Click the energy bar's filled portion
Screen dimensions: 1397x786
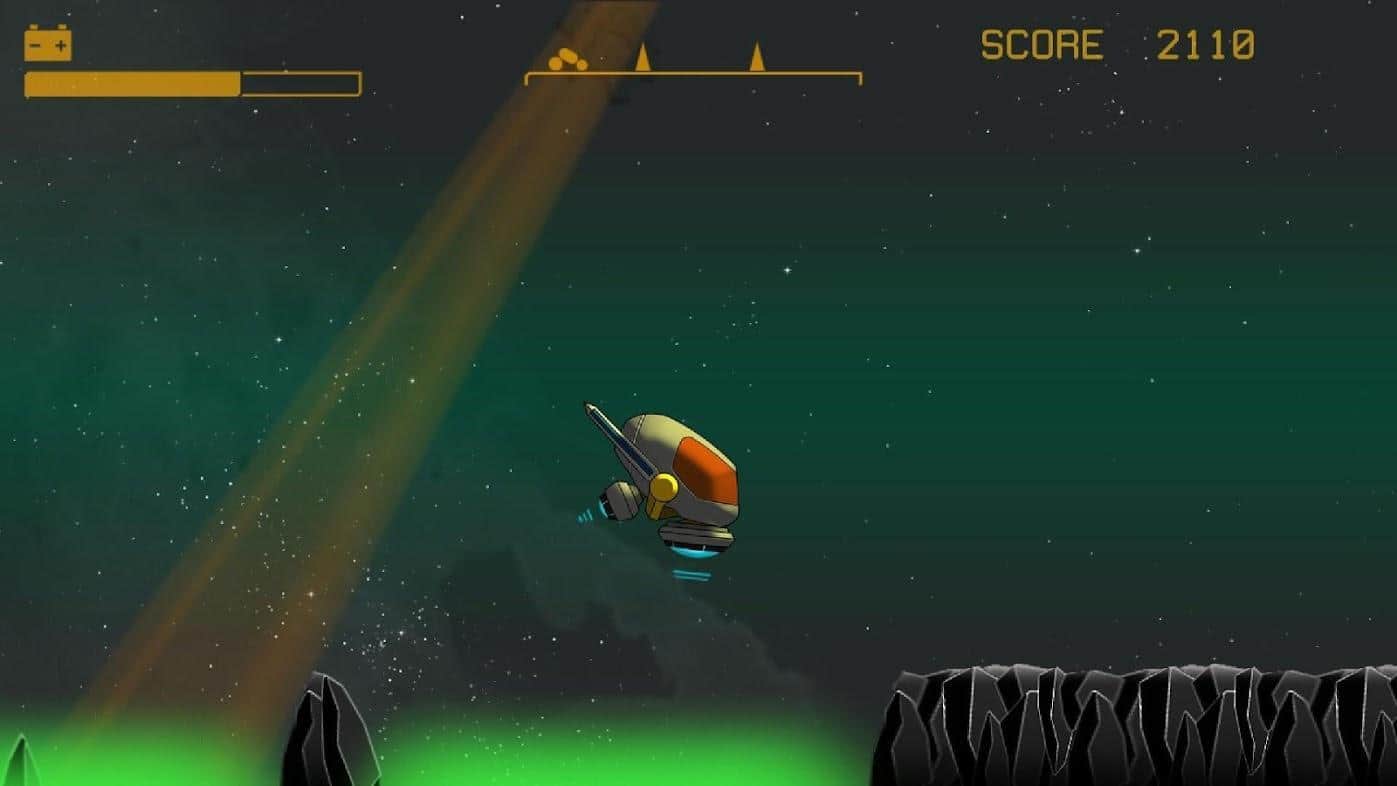[130, 78]
